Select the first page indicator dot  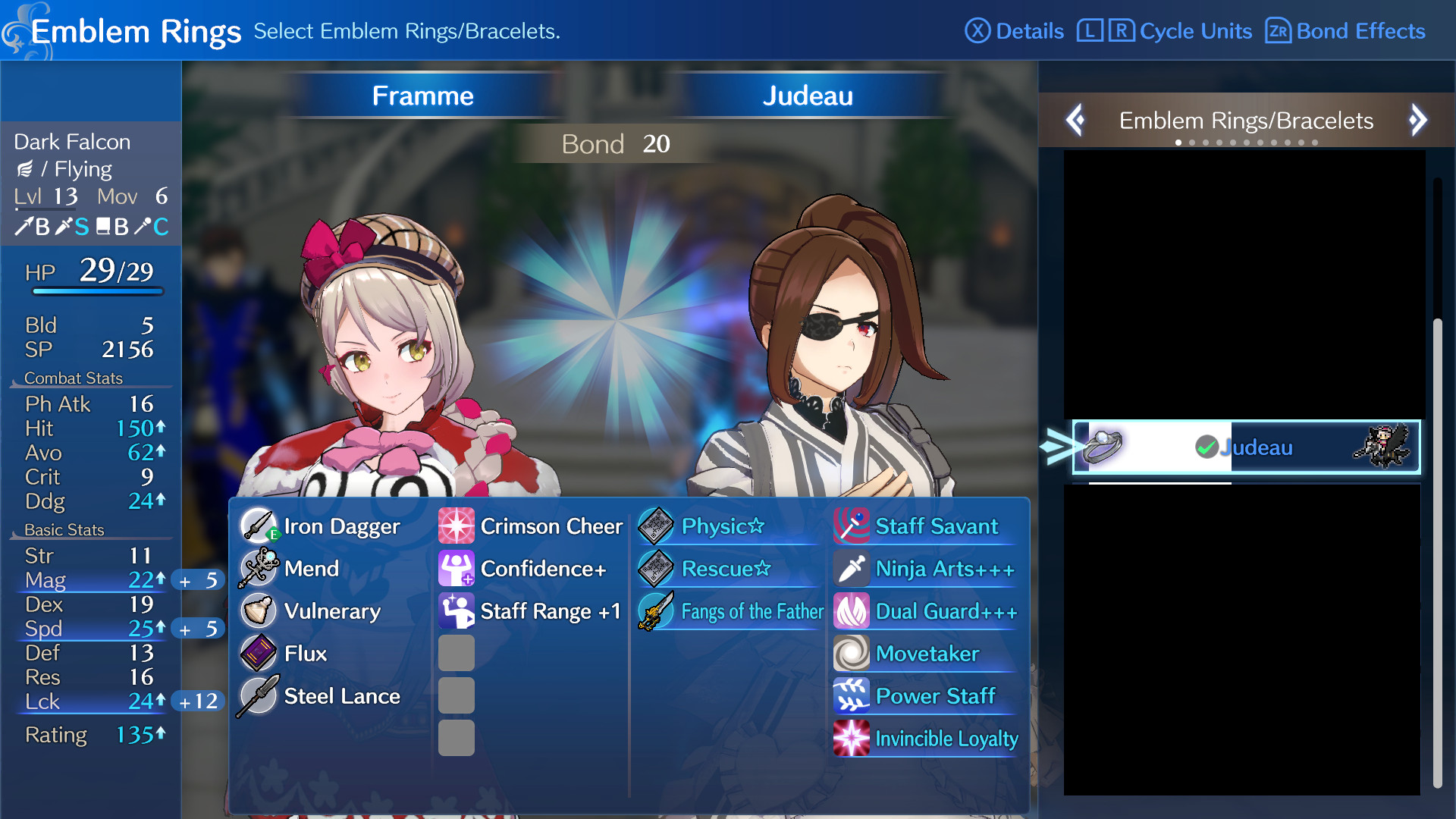[1178, 141]
